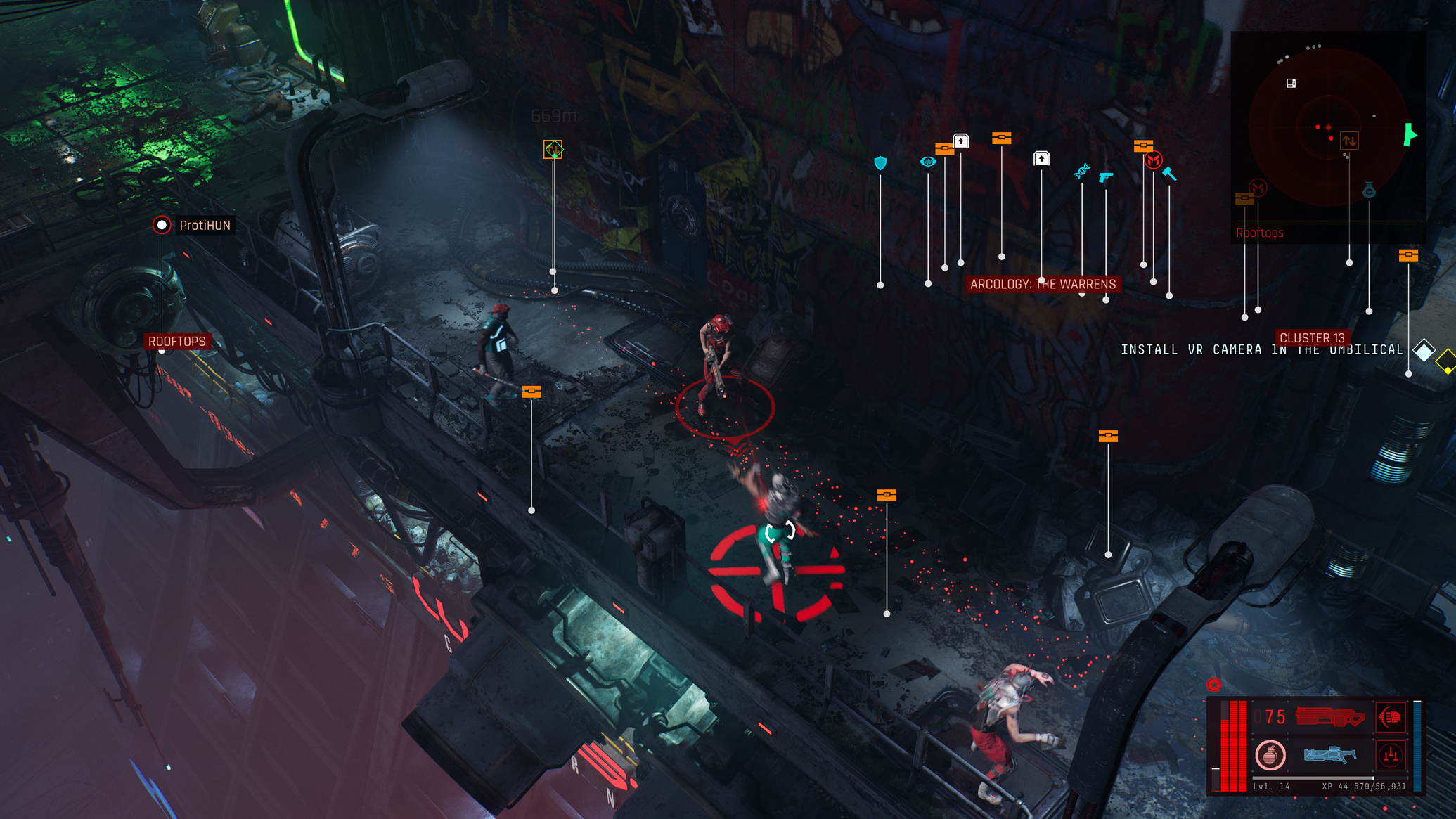Click the green arrow marker on minimap edge

pyautogui.click(x=1410, y=134)
